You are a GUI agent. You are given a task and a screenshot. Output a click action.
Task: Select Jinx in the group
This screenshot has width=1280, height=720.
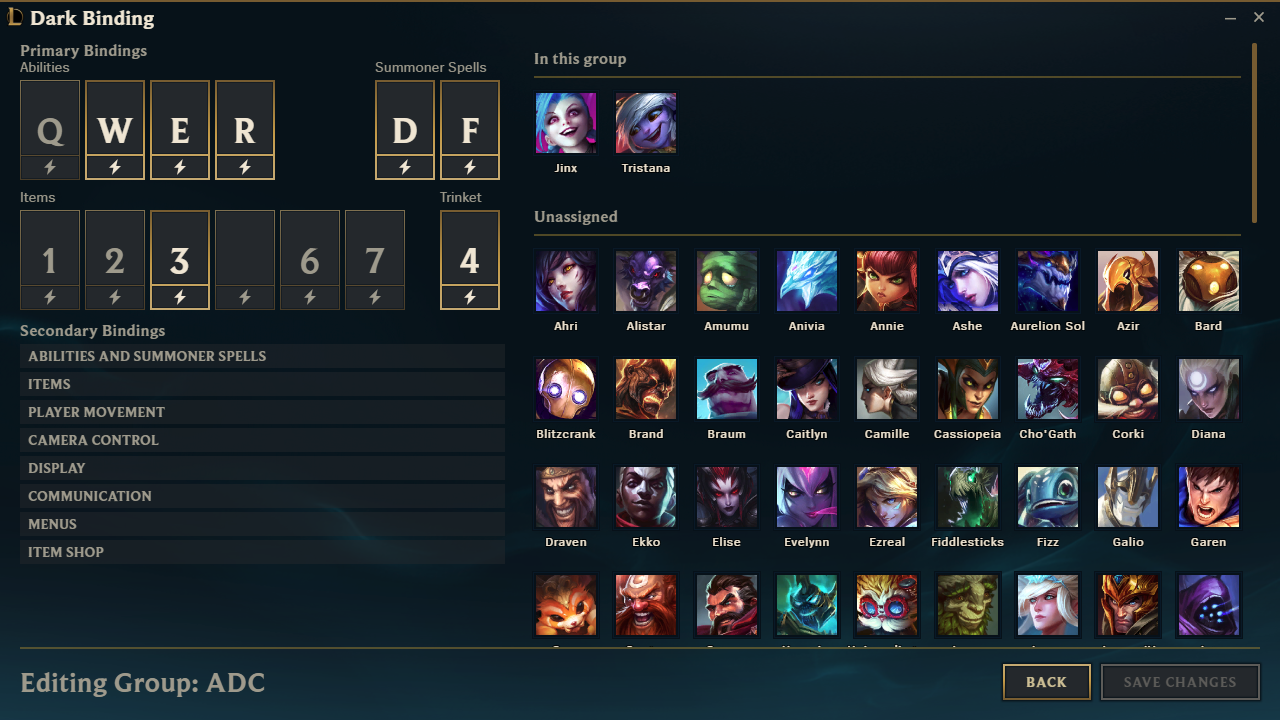tap(566, 123)
